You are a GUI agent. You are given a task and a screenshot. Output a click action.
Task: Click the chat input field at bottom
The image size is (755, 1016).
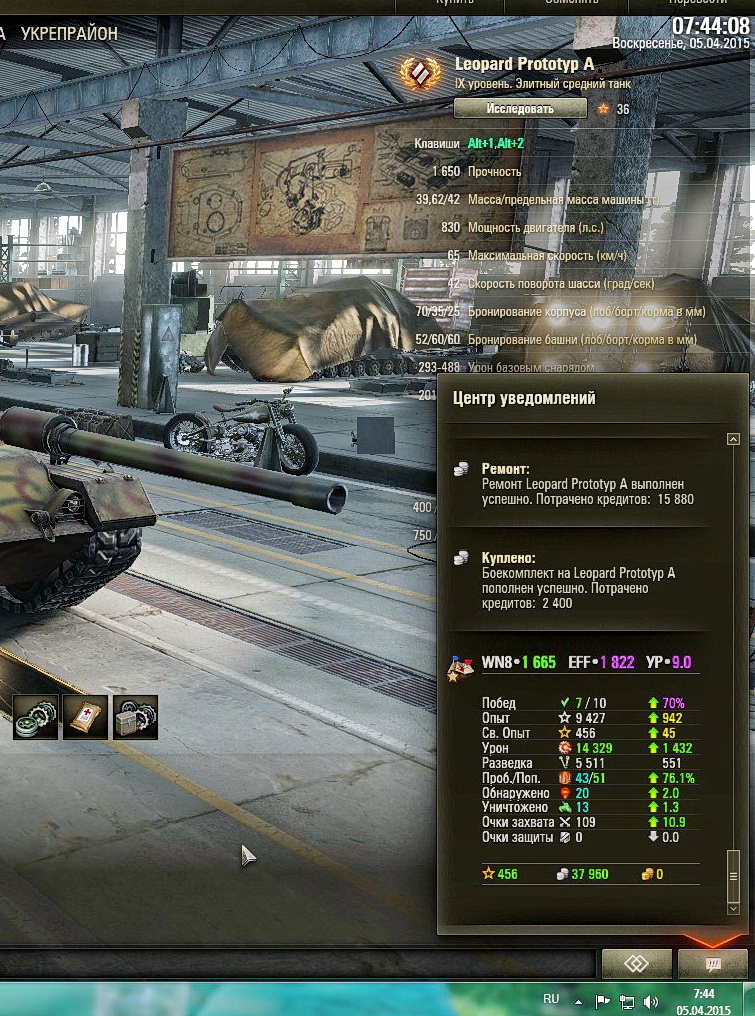[x=300, y=965]
